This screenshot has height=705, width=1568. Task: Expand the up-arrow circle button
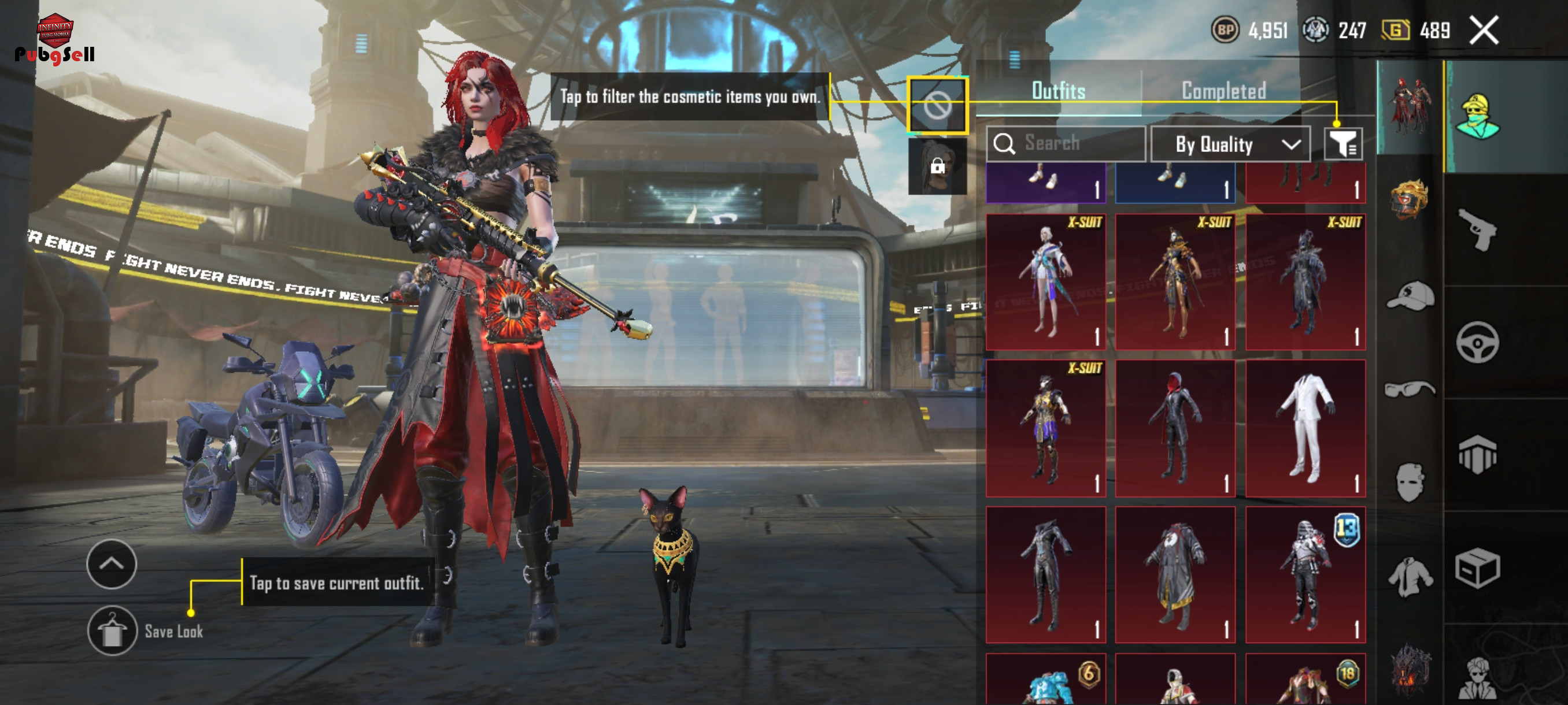click(x=112, y=563)
